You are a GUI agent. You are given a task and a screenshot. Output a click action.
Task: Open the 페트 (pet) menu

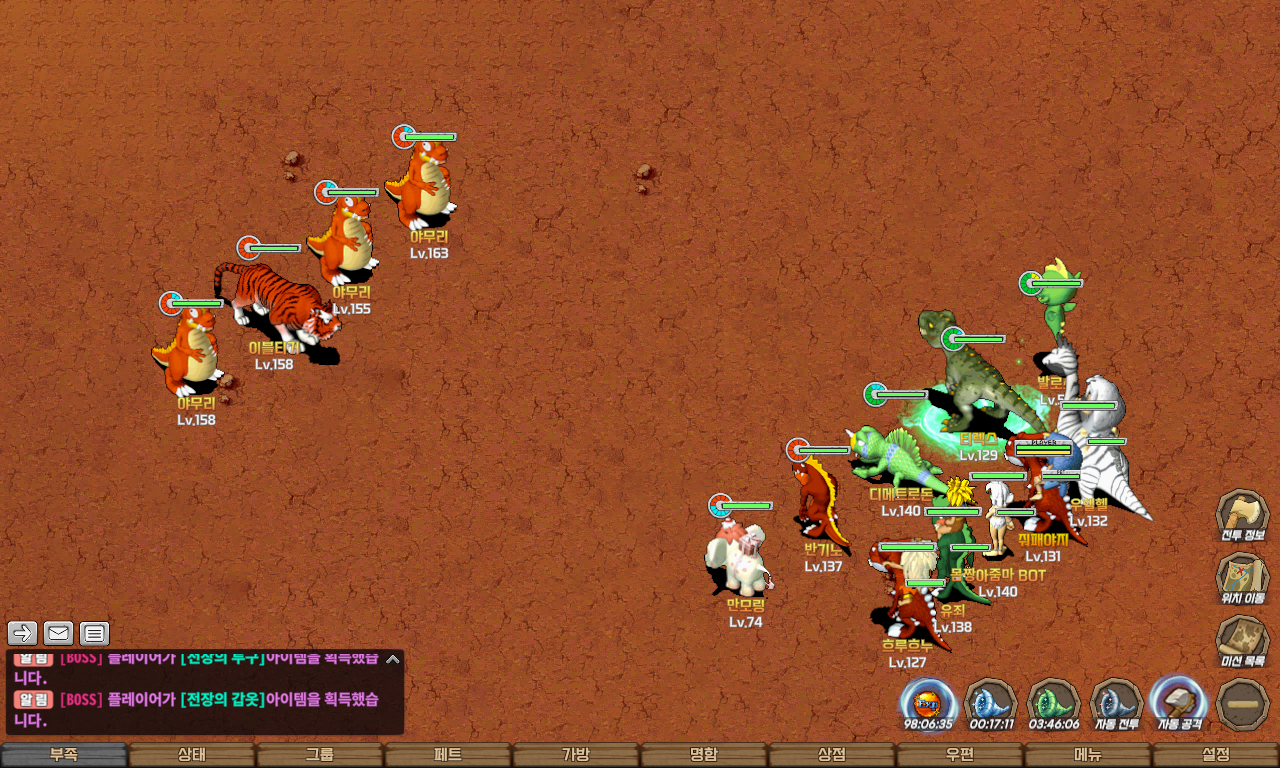(x=448, y=755)
